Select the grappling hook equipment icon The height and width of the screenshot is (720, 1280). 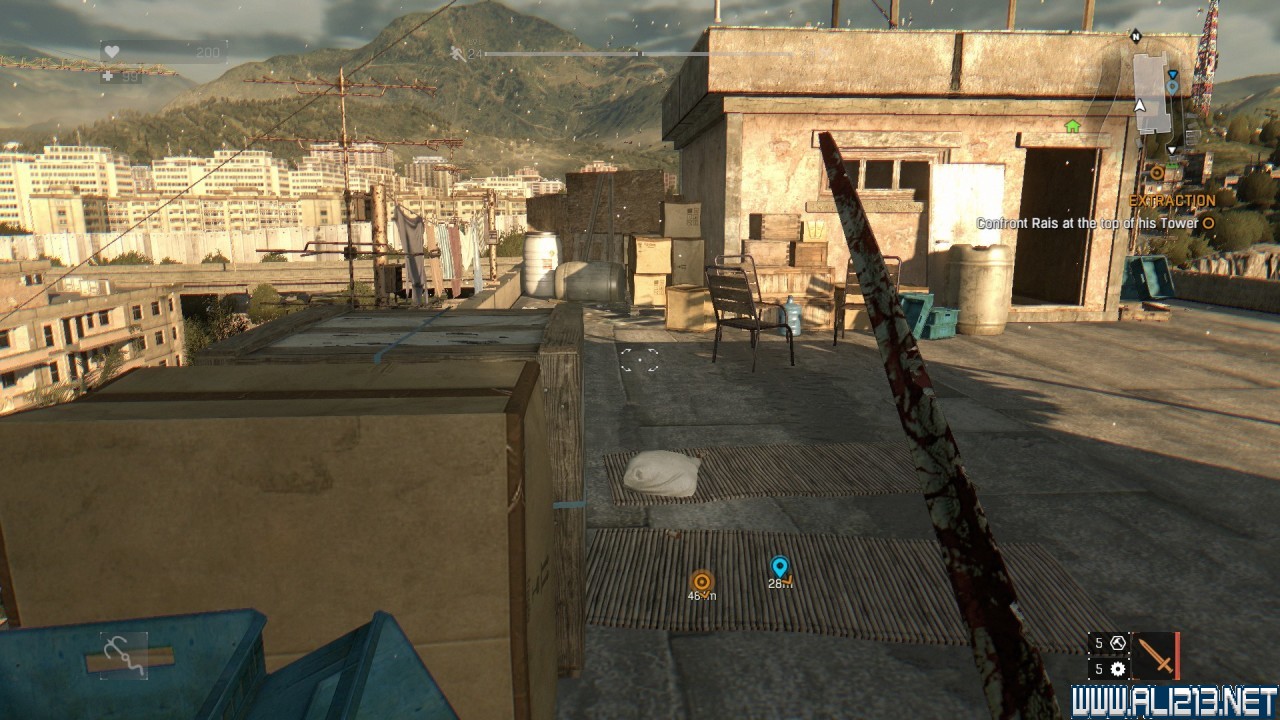click(x=124, y=655)
